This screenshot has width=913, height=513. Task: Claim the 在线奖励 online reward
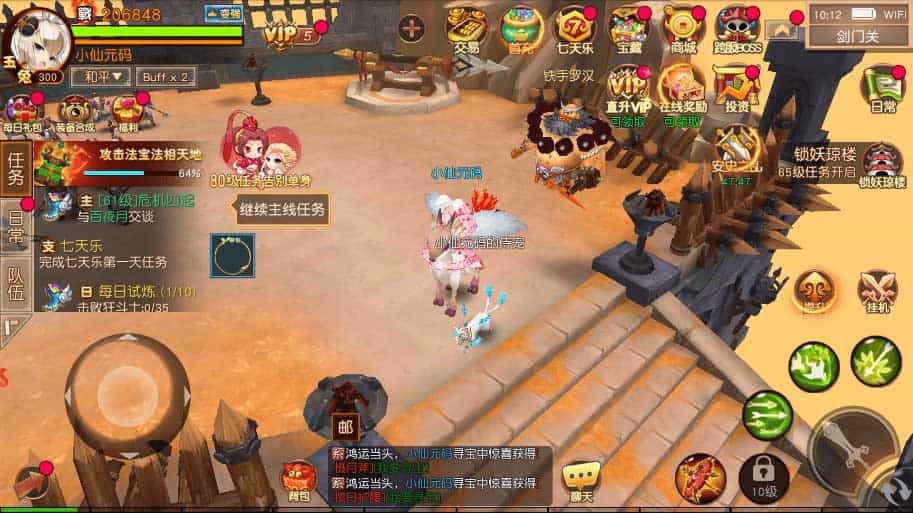click(682, 92)
